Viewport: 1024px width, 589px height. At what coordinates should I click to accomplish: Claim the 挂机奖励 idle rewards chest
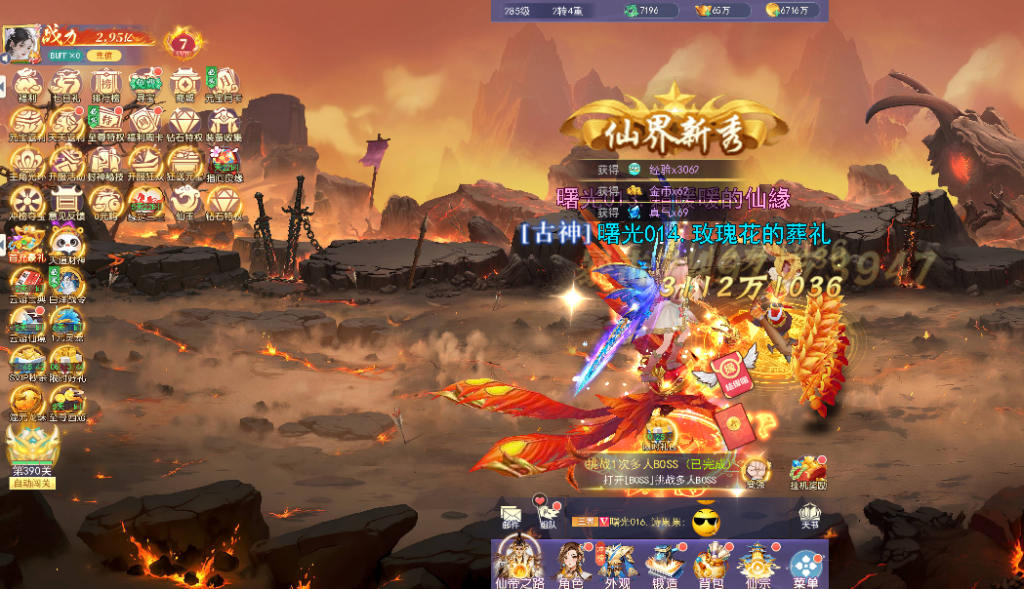pos(807,472)
